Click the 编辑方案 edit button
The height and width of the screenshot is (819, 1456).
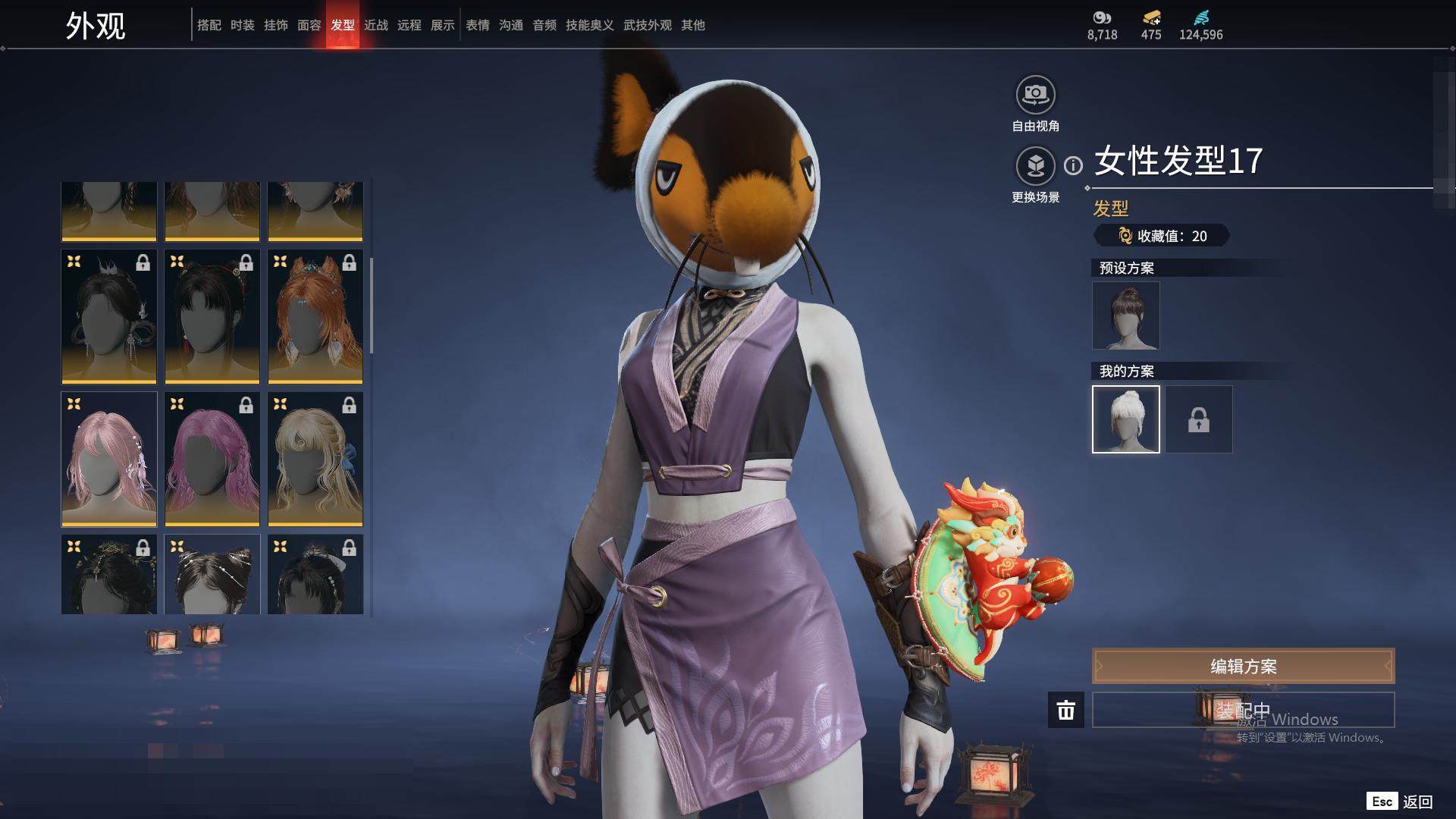pyautogui.click(x=1243, y=667)
